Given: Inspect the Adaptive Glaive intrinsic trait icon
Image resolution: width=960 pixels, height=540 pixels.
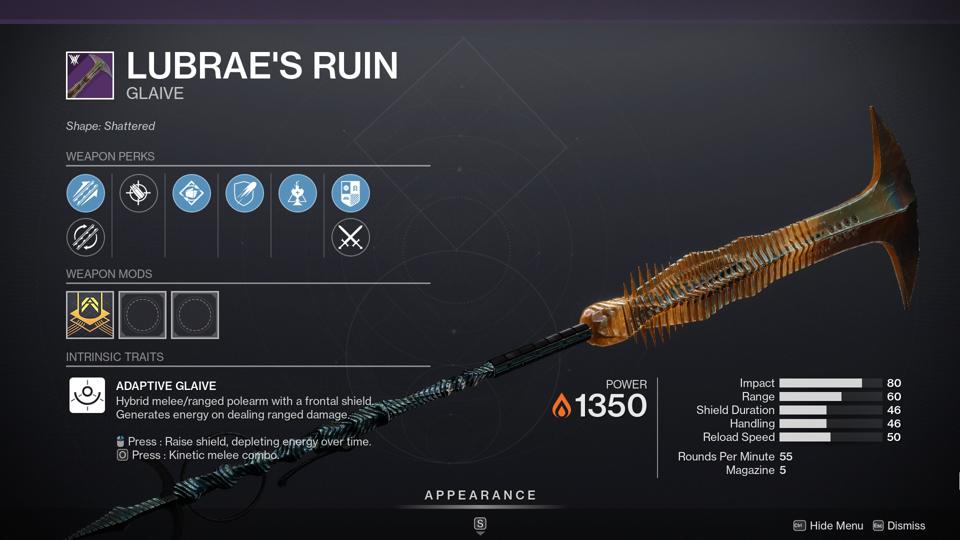Looking at the screenshot, I should (87, 395).
